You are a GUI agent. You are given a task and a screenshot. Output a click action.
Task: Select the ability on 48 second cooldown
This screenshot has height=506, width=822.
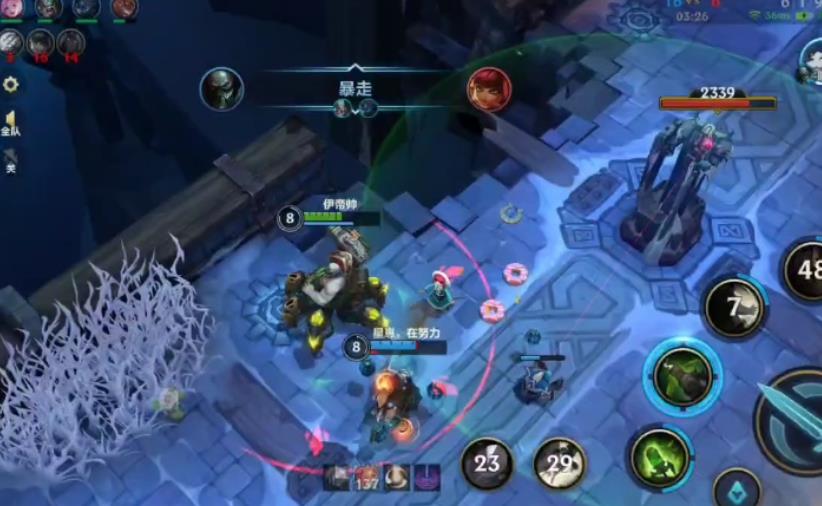tap(805, 268)
